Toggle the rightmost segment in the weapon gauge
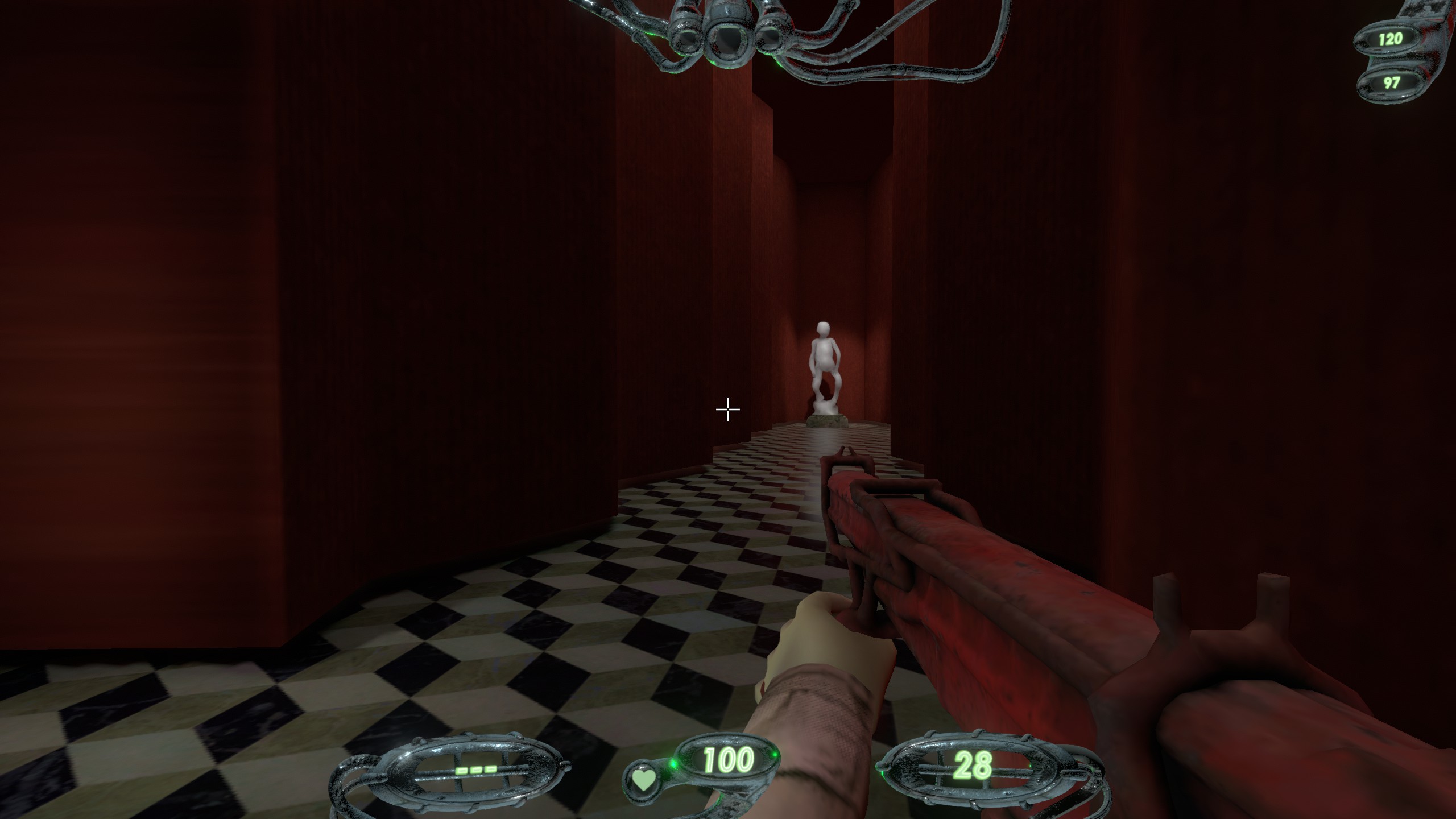Image resolution: width=1456 pixels, height=819 pixels. [491, 771]
